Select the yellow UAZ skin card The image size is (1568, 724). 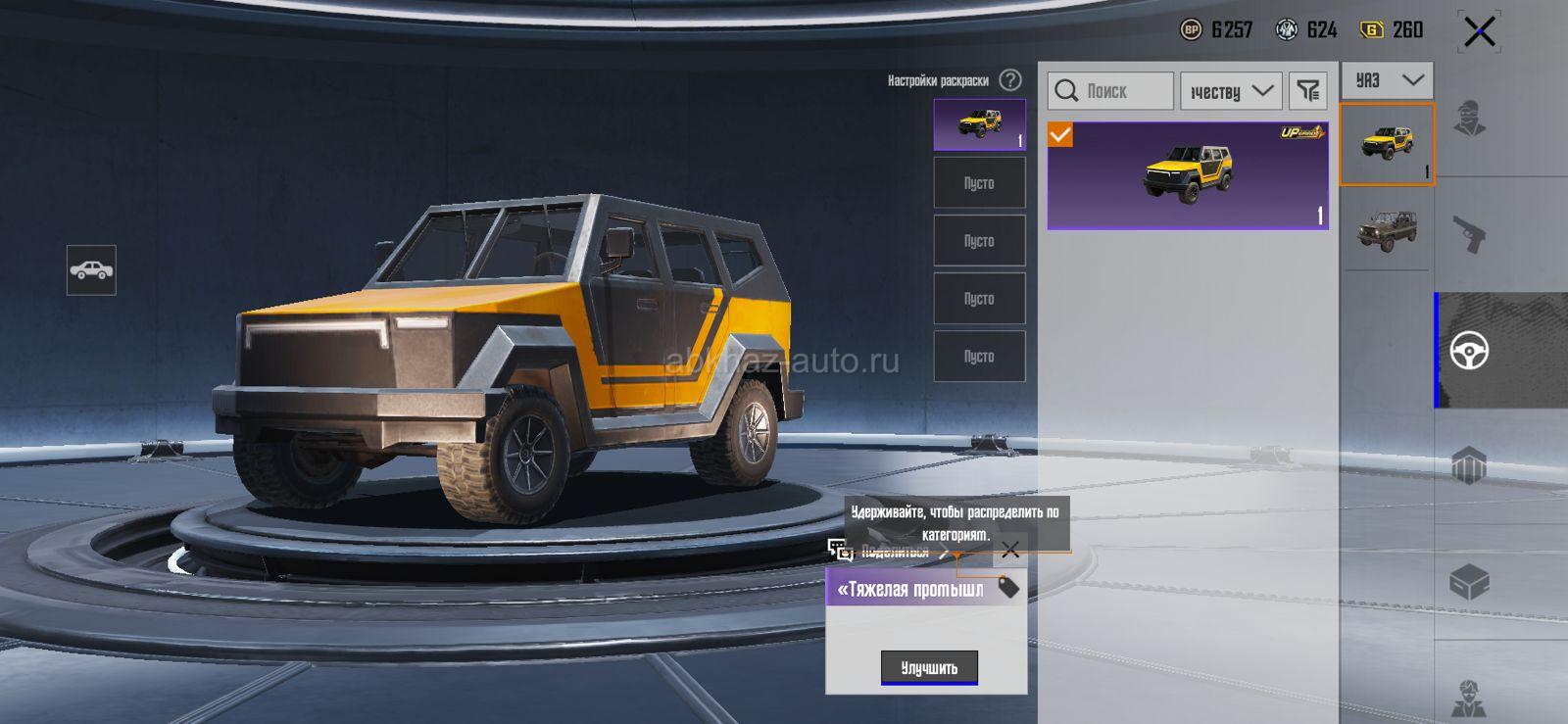click(1188, 176)
